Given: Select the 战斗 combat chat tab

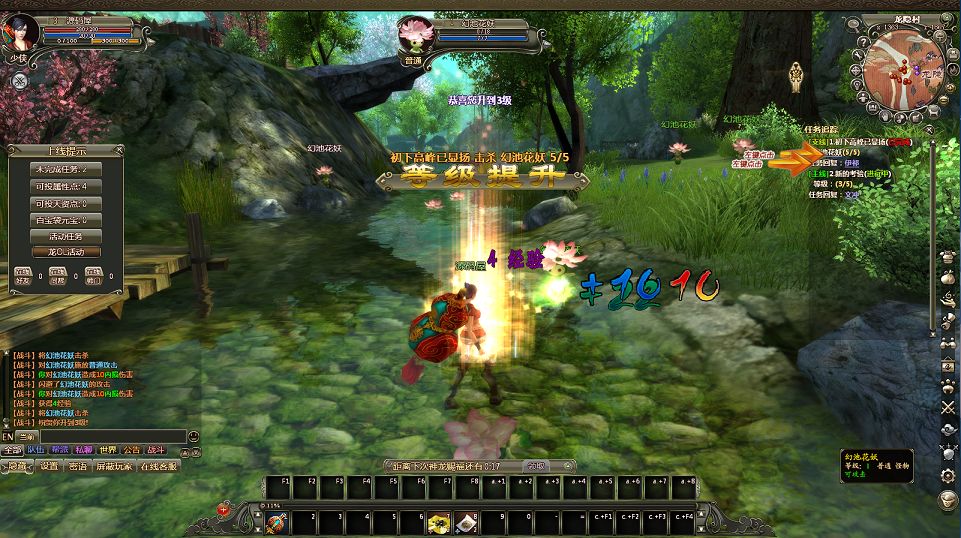Looking at the screenshot, I should (157, 450).
